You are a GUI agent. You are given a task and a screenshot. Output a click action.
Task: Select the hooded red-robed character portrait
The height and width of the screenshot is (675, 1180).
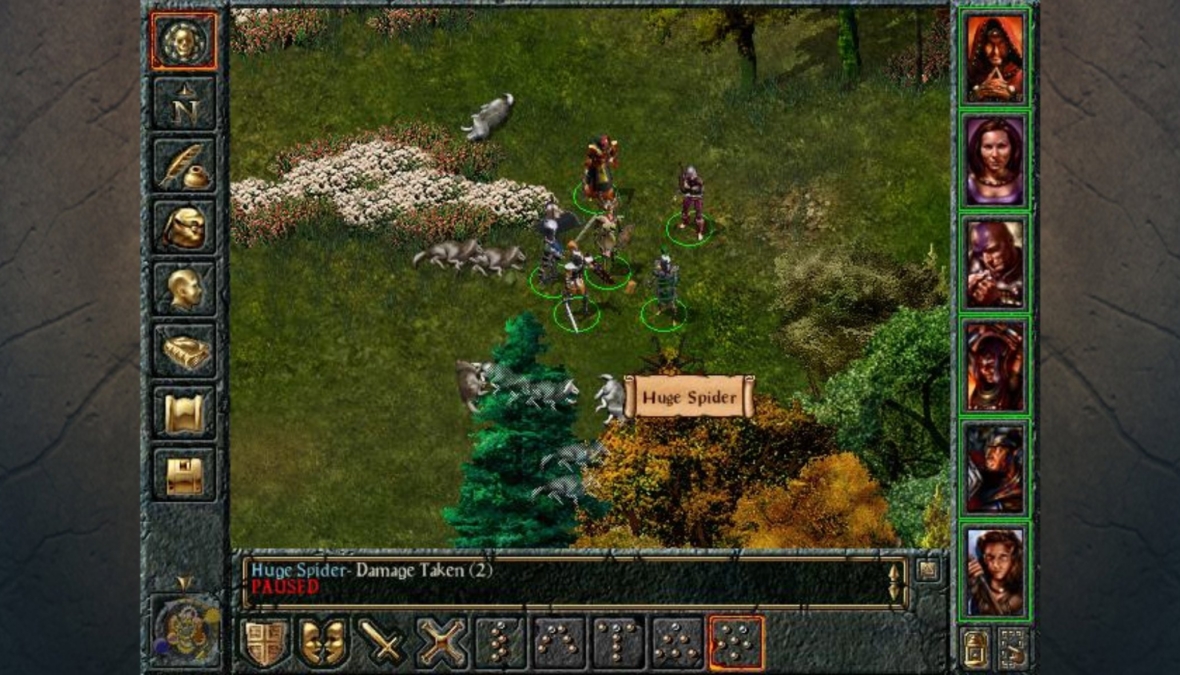pyautogui.click(x=994, y=57)
